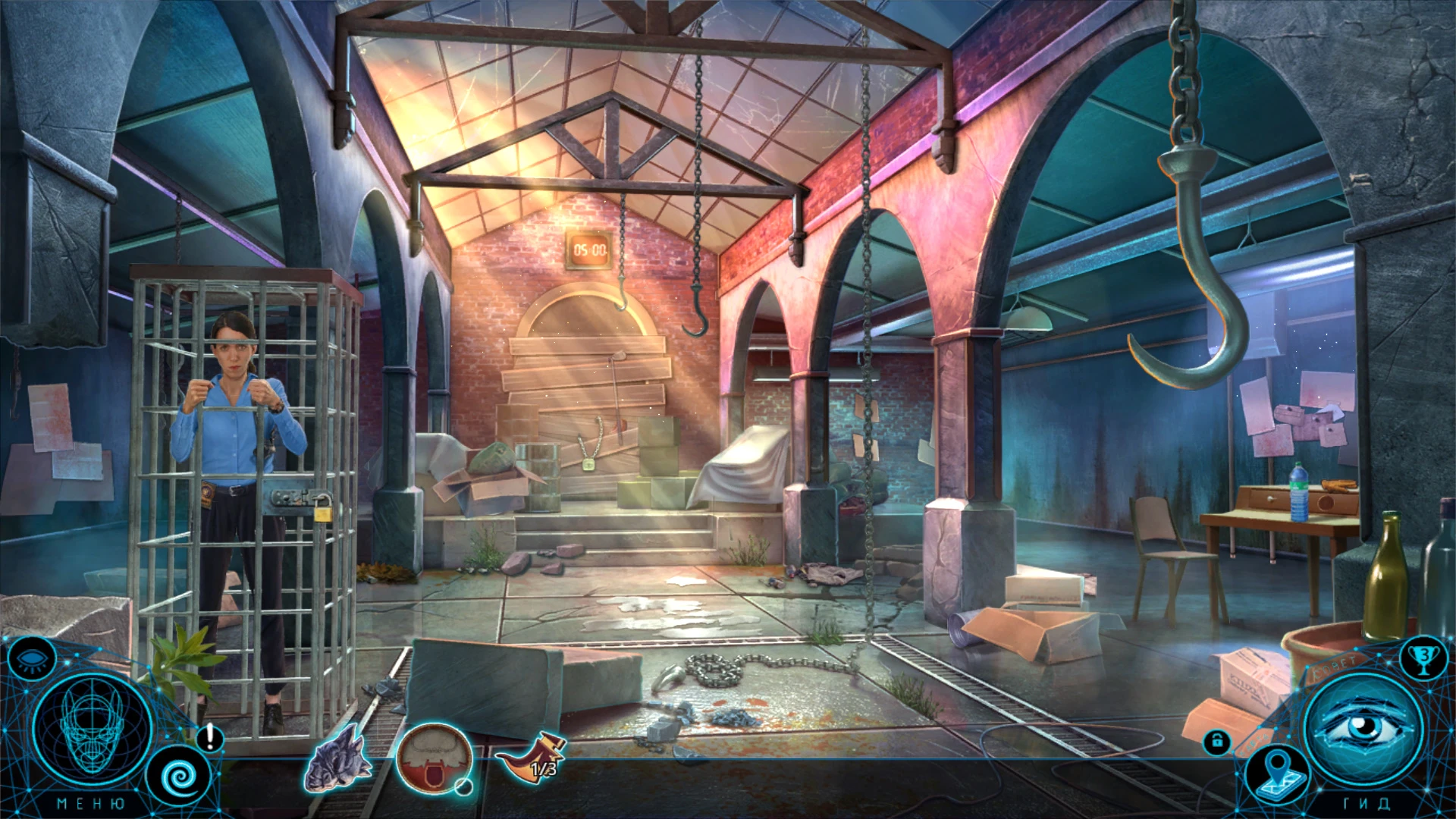Open the exclamation mark notification
The width and height of the screenshot is (1456, 819).
(x=210, y=737)
